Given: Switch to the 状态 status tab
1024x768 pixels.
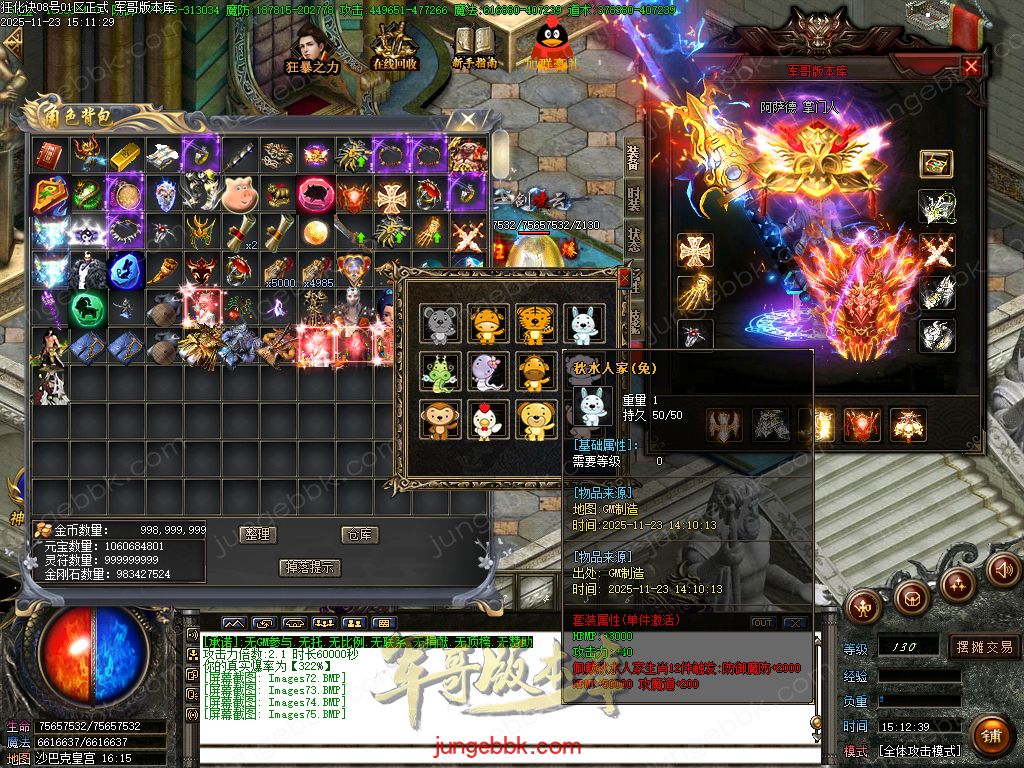Looking at the screenshot, I should (634, 238).
